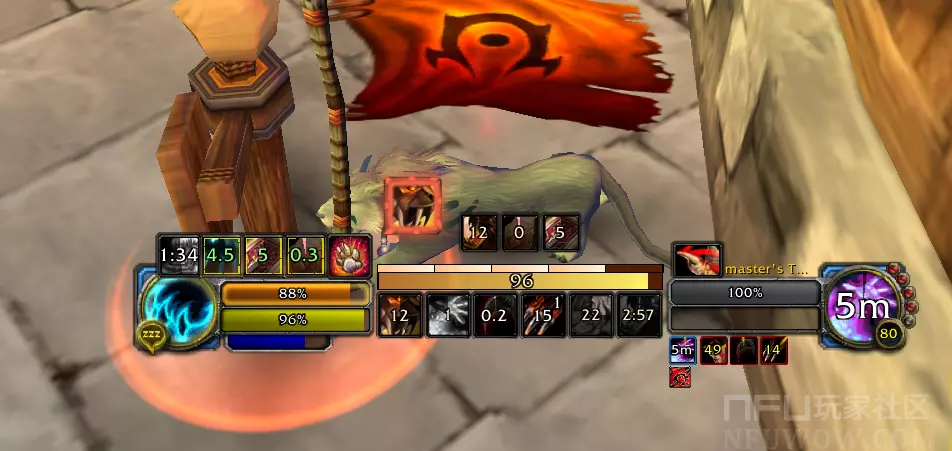Viewport: 952px width, 451px height.
Task: Select the red swirl debuff icon
Action: [x=680, y=377]
